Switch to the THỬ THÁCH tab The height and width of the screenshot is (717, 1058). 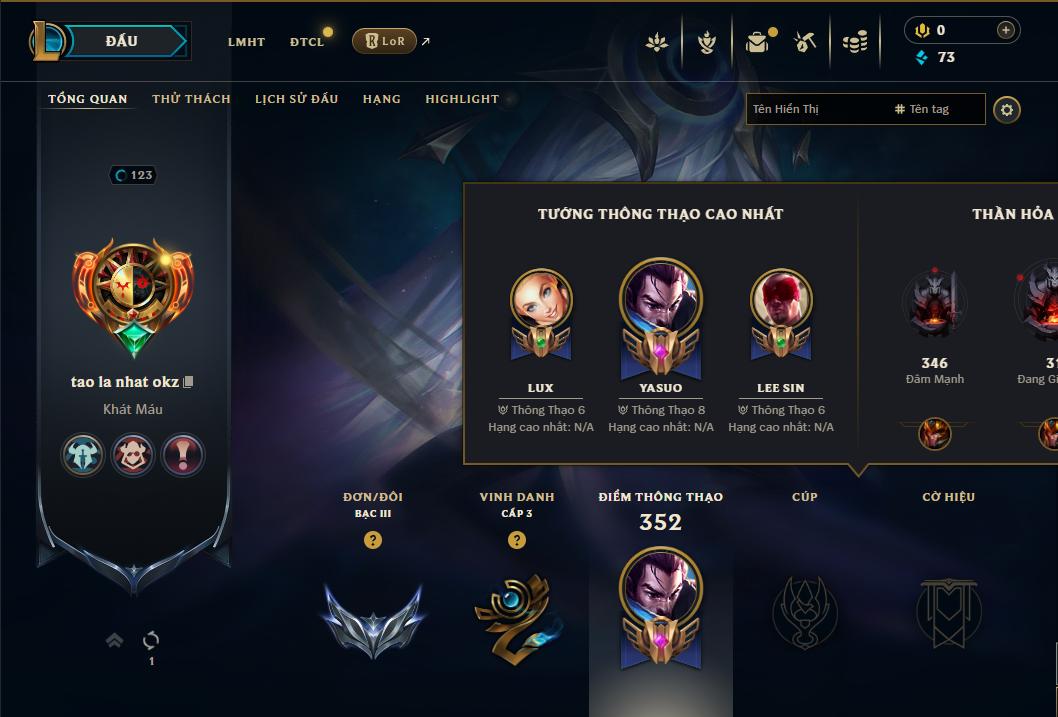pyautogui.click(x=191, y=99)
